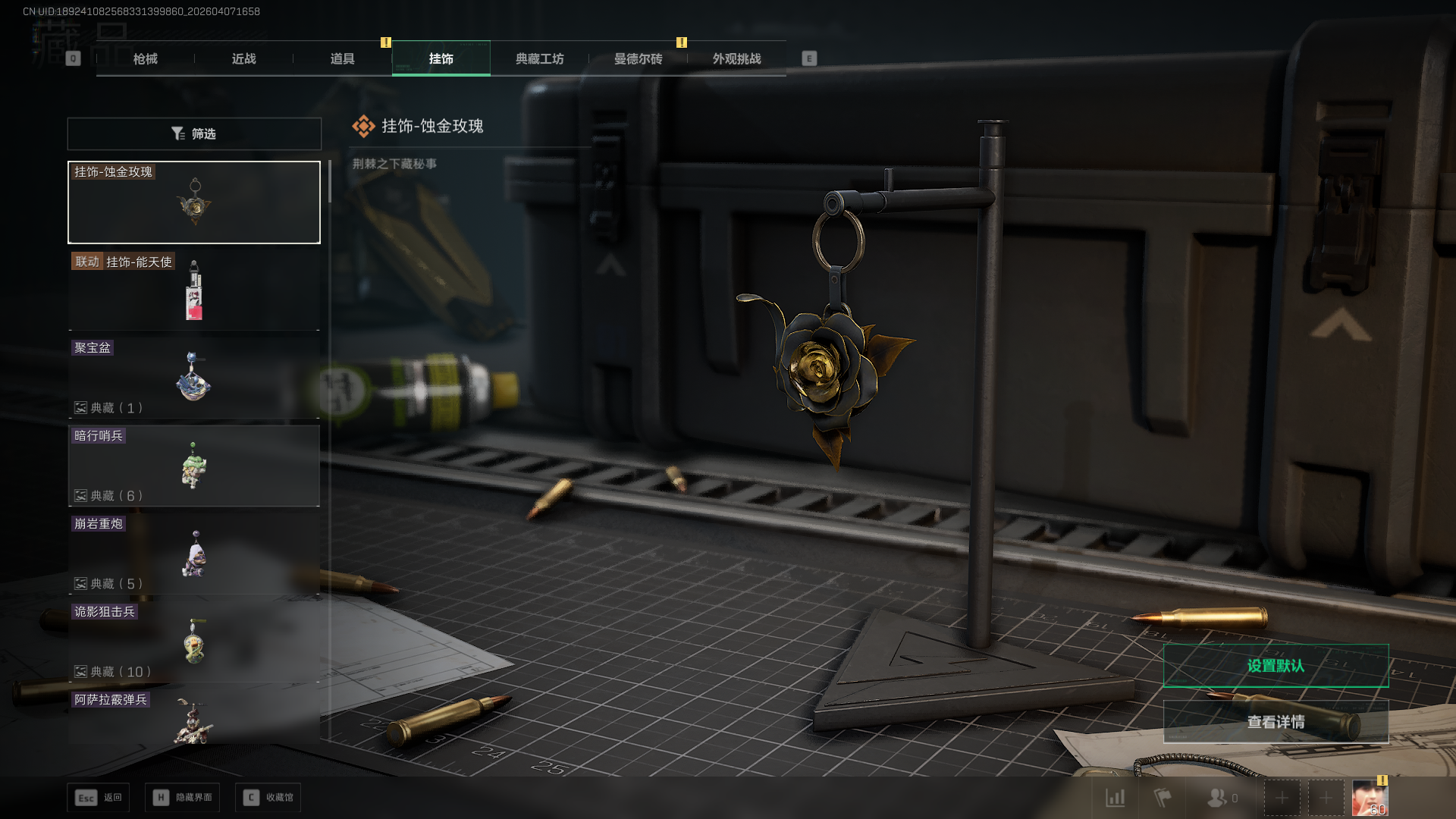Switch to the 典藏工坊 tab
This screenshot has width=1456, height=819.
[539, 58]
